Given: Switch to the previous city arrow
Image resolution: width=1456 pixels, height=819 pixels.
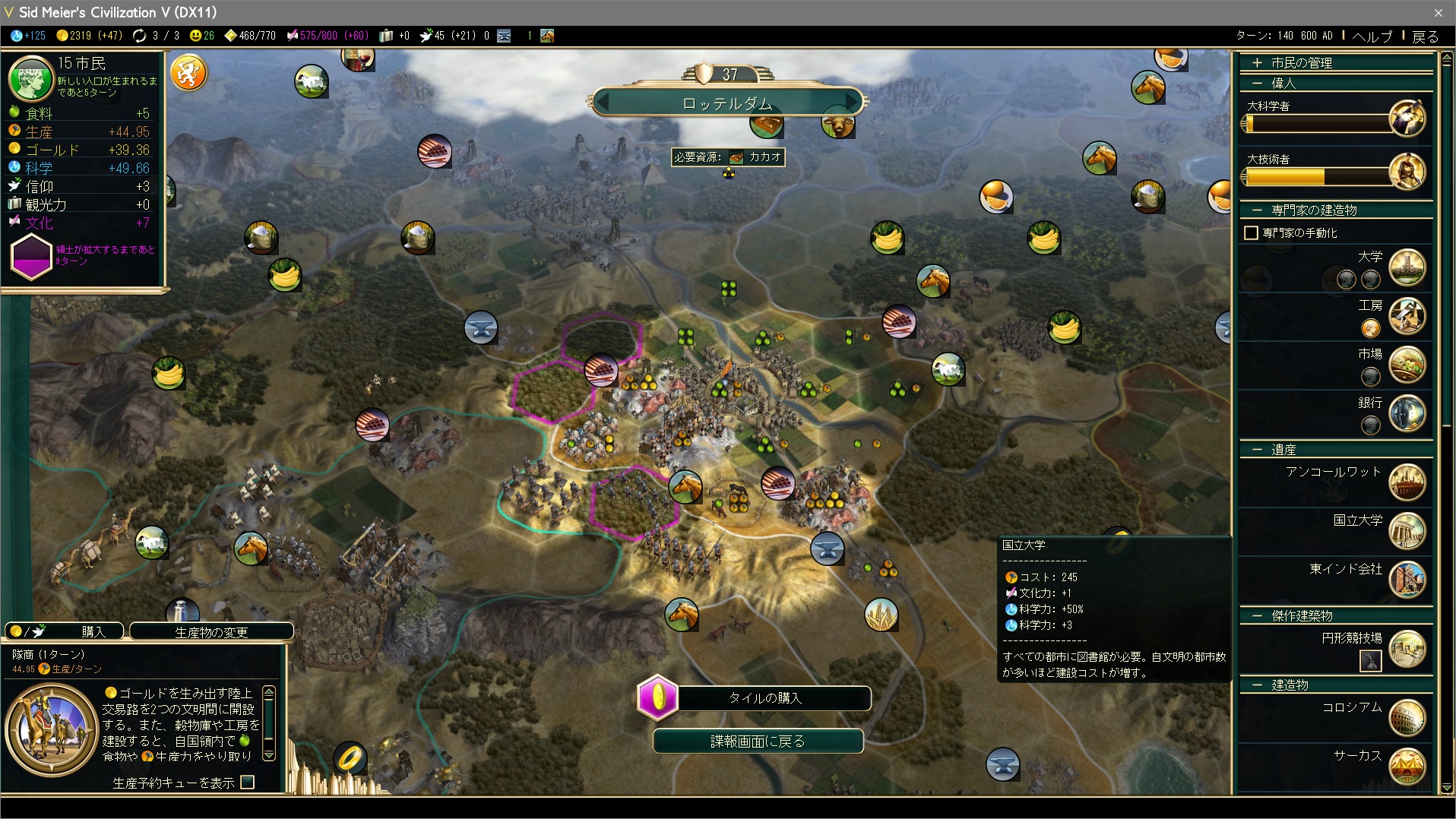Looking at the screenshot, I should point(603,102).
